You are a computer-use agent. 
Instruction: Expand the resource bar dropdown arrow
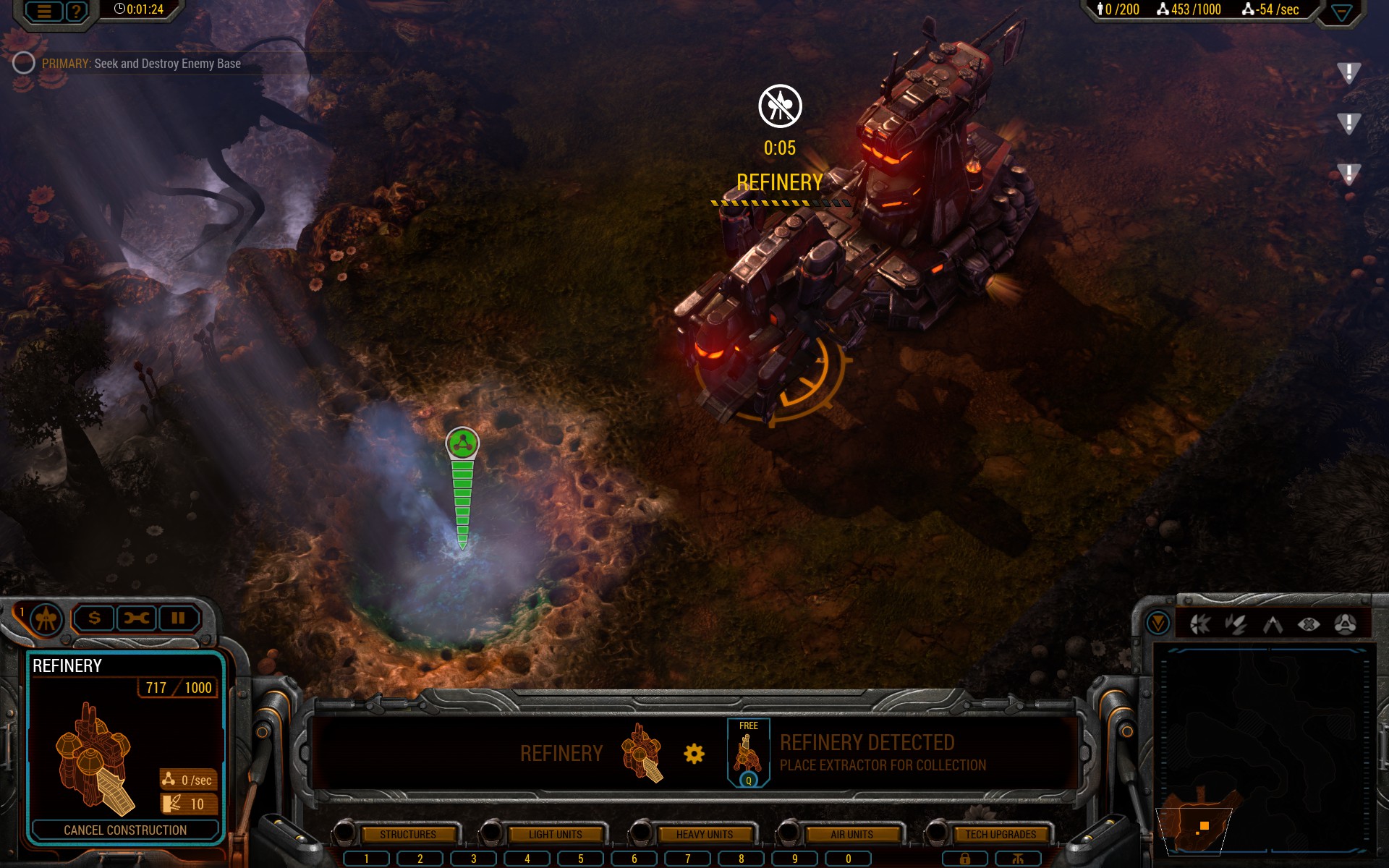tap(1341, 12)
